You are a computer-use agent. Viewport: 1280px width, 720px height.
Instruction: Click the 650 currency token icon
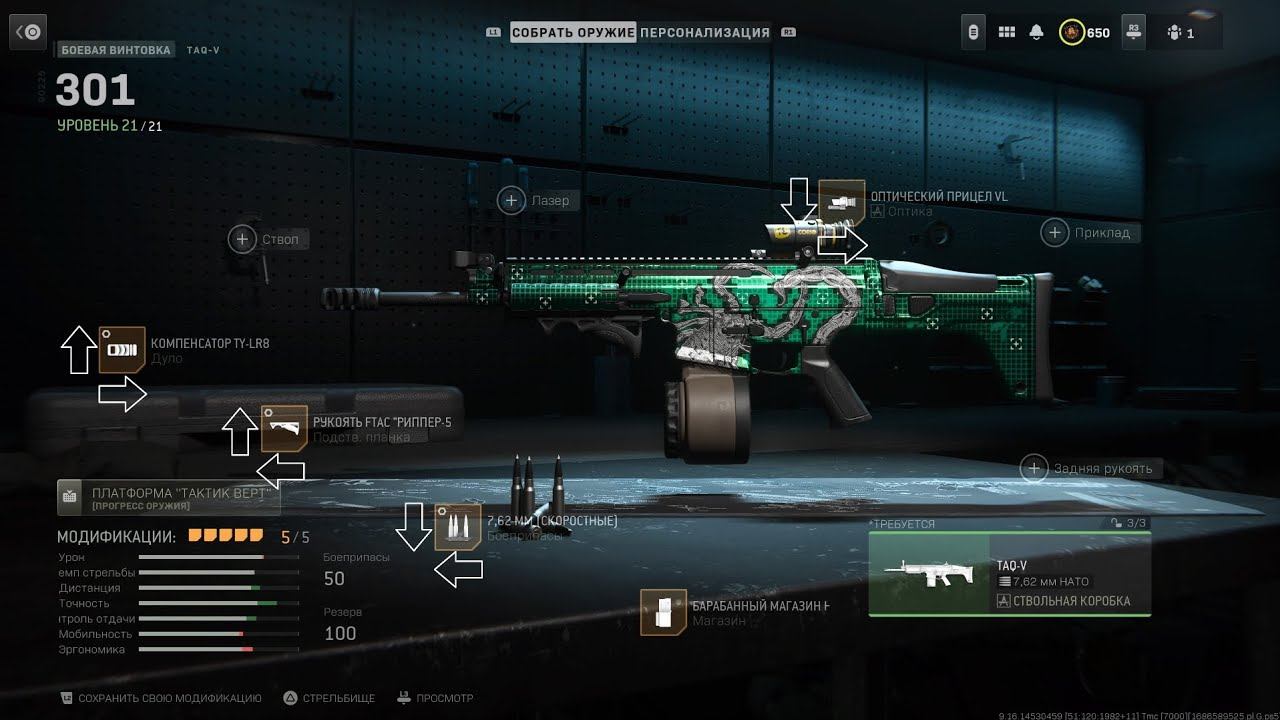click(1072, 32)
